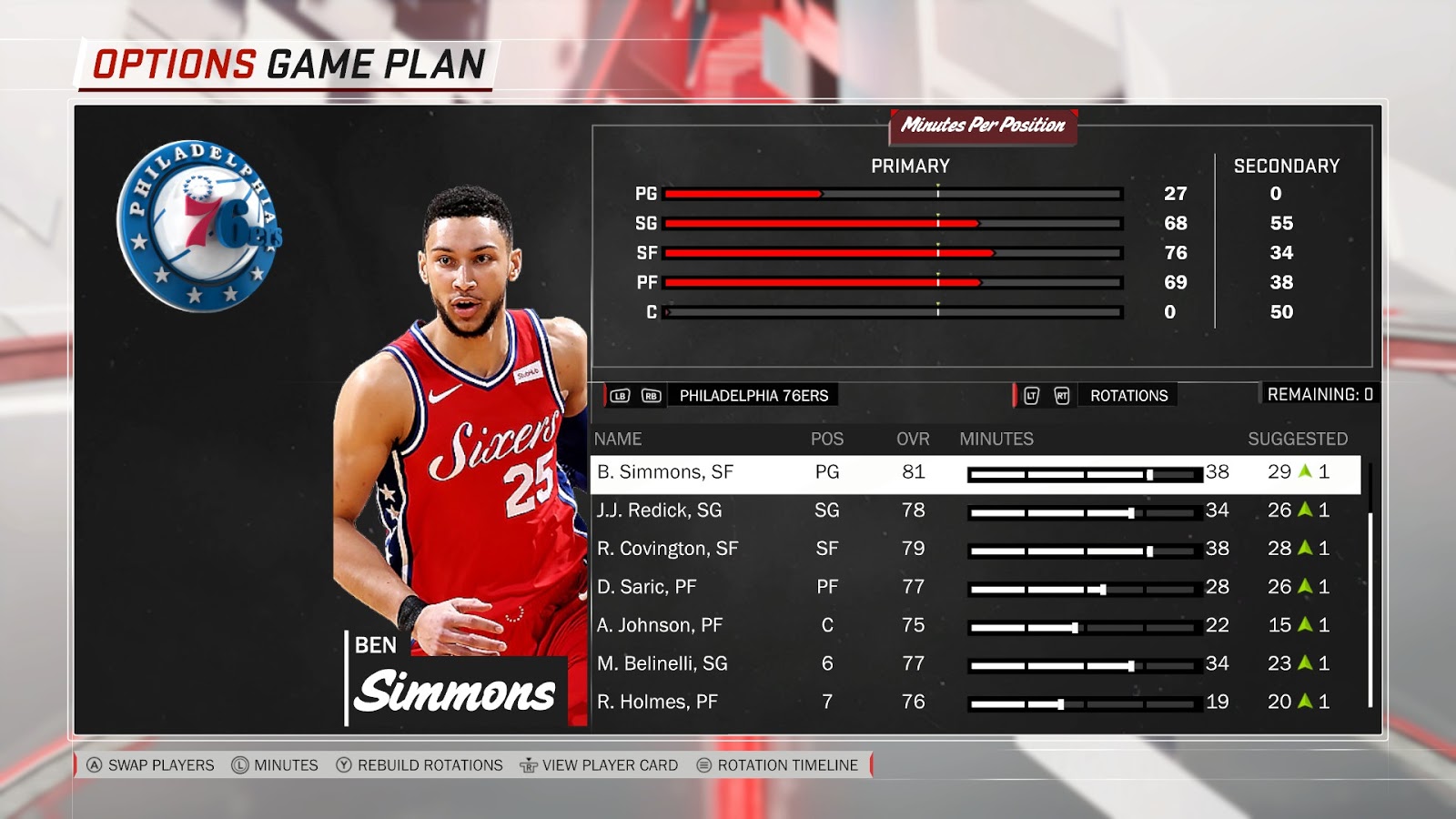The height and width of the screenshot is (819, 1456).
Task: Click View Player Card for Ben Simmons
Action: 529,765
